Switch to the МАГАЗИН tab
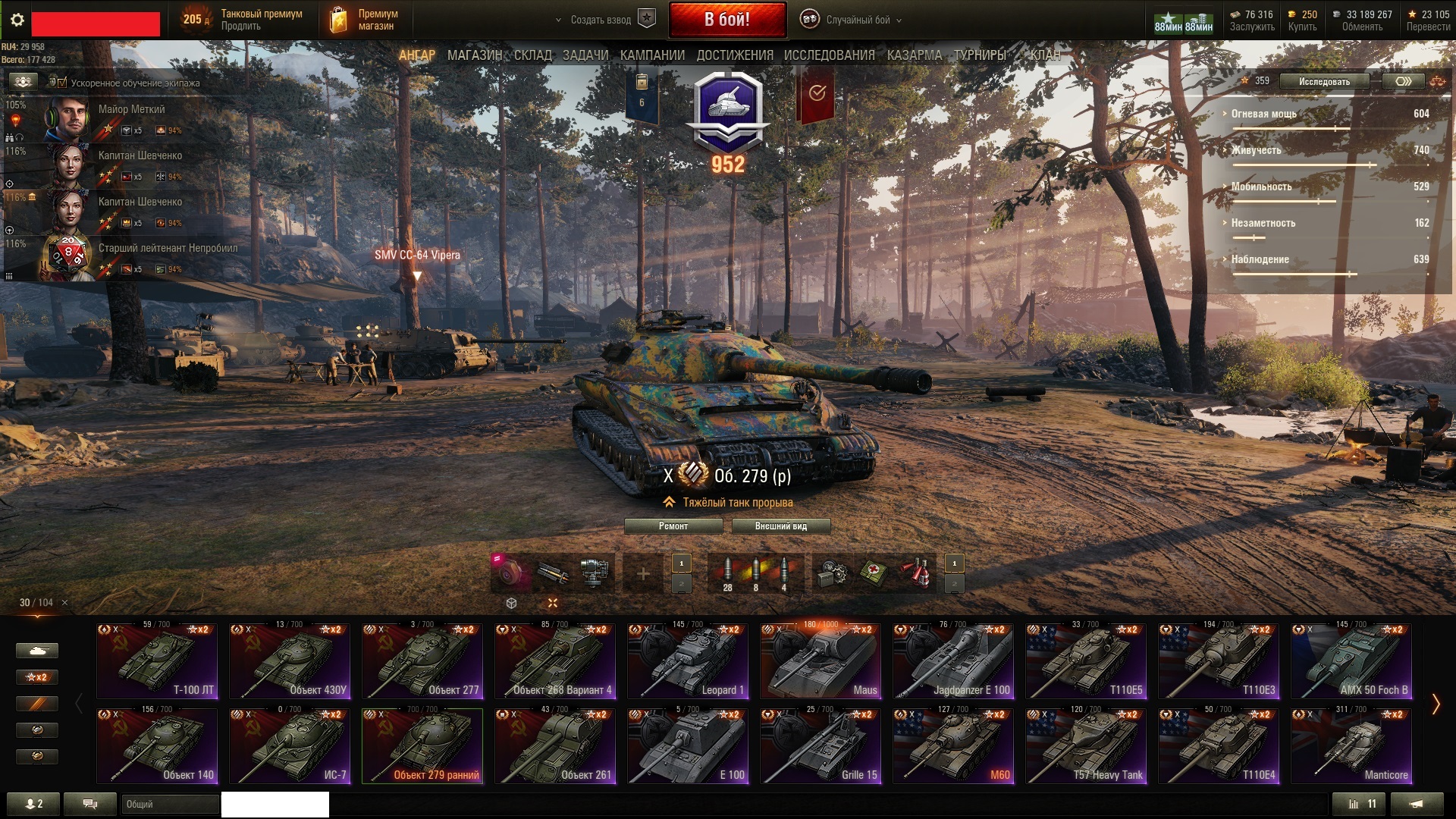The height and width of the screenshot is (819, 1456). click(x=474, y=55)
